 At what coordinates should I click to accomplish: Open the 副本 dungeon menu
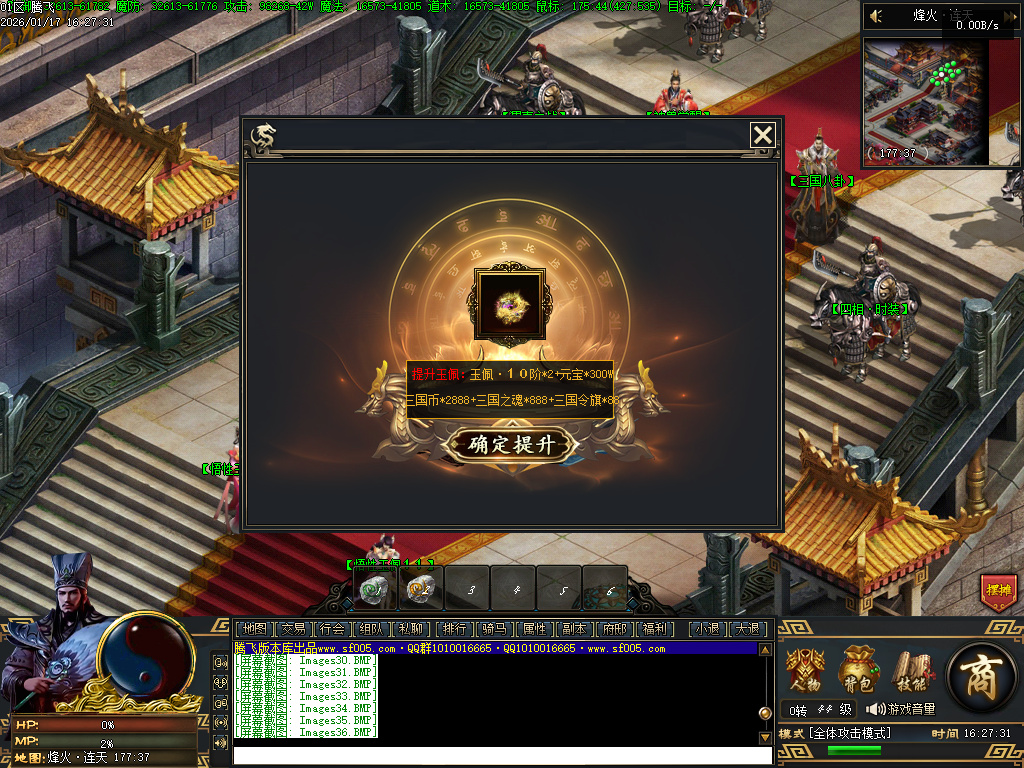[x=574, y=629]
